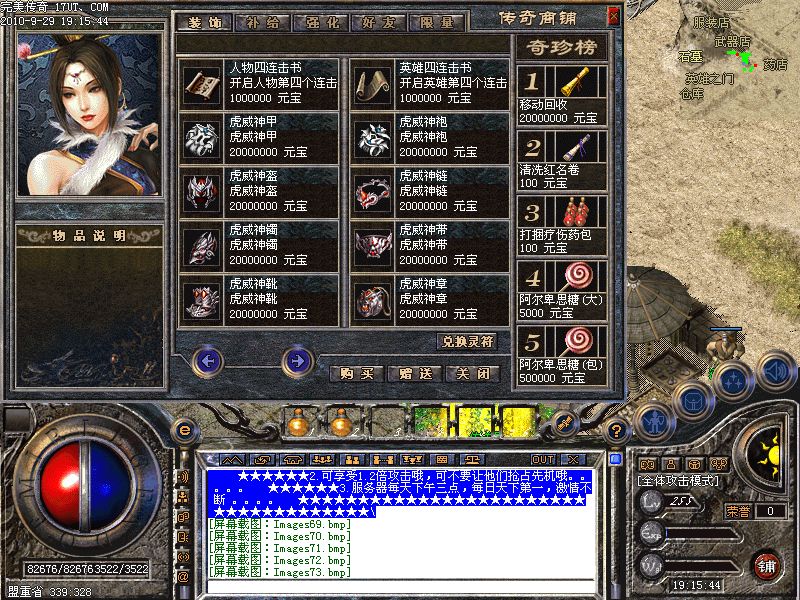800x600 pixels.
Task: Go to the previous shop page arrow
Action: pyautogui.click(x=207, y=360)
